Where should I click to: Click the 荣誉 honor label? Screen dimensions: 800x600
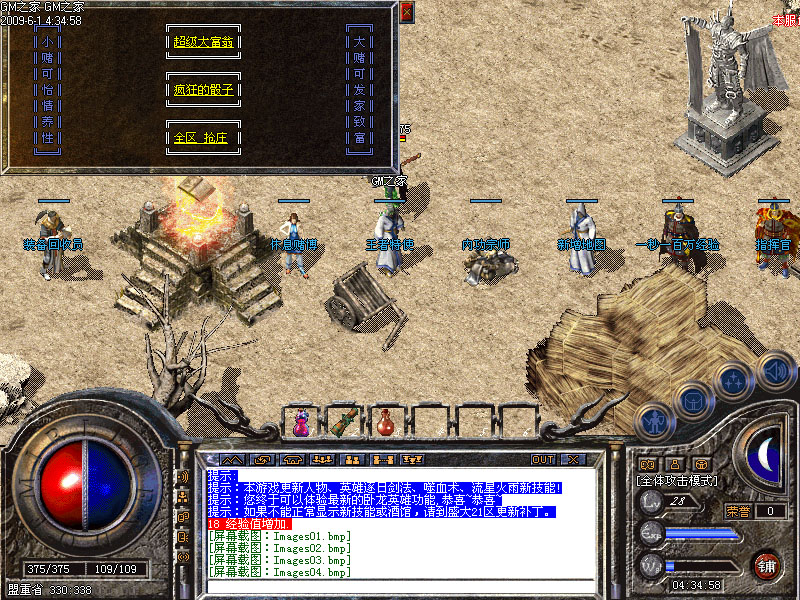pos(739,510)
